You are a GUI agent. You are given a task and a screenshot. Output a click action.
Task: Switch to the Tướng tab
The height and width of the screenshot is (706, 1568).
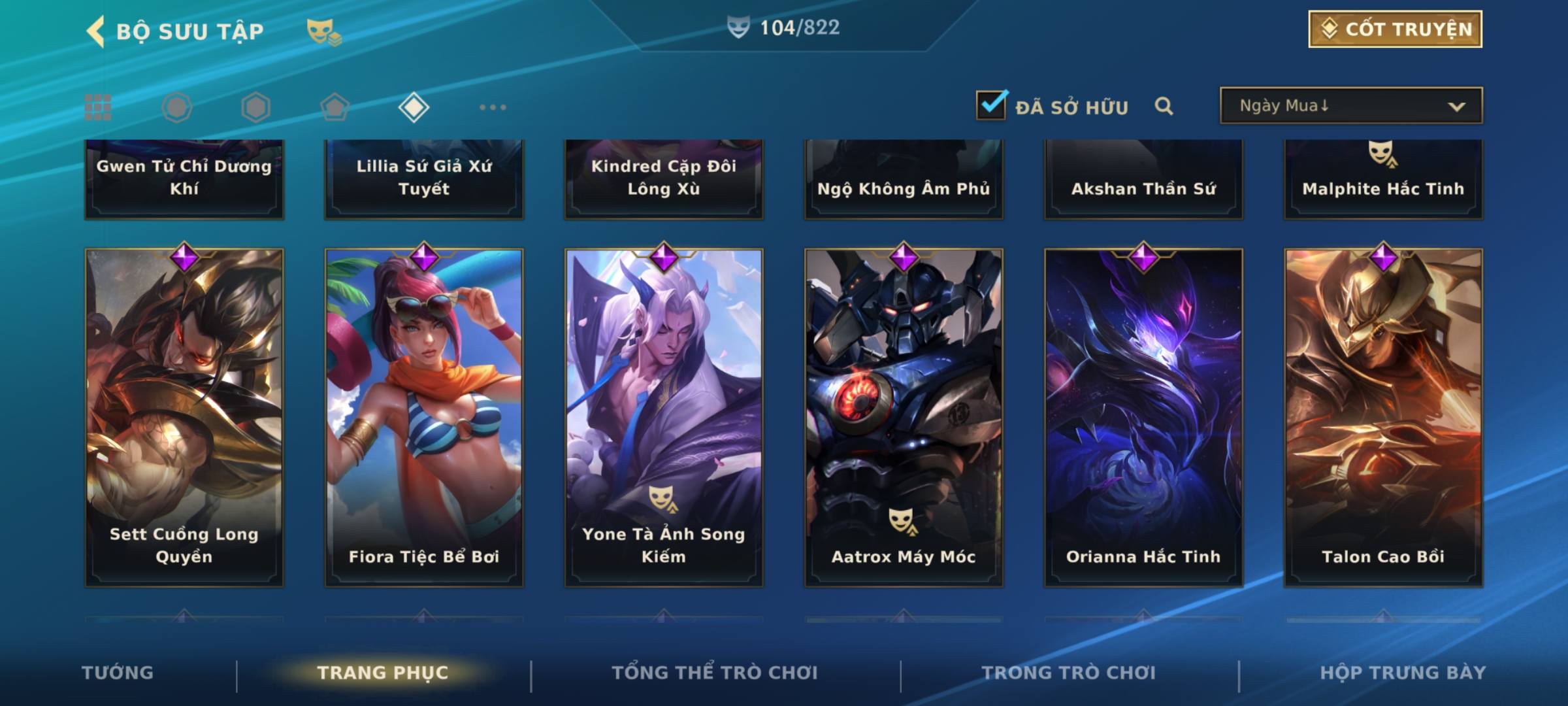(118, 673)
